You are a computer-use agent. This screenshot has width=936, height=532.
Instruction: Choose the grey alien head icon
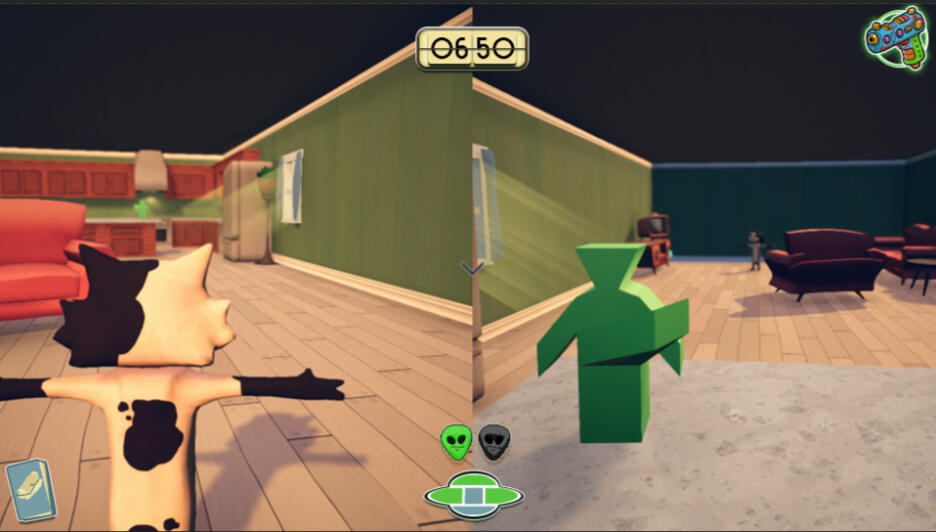(493, 442)
